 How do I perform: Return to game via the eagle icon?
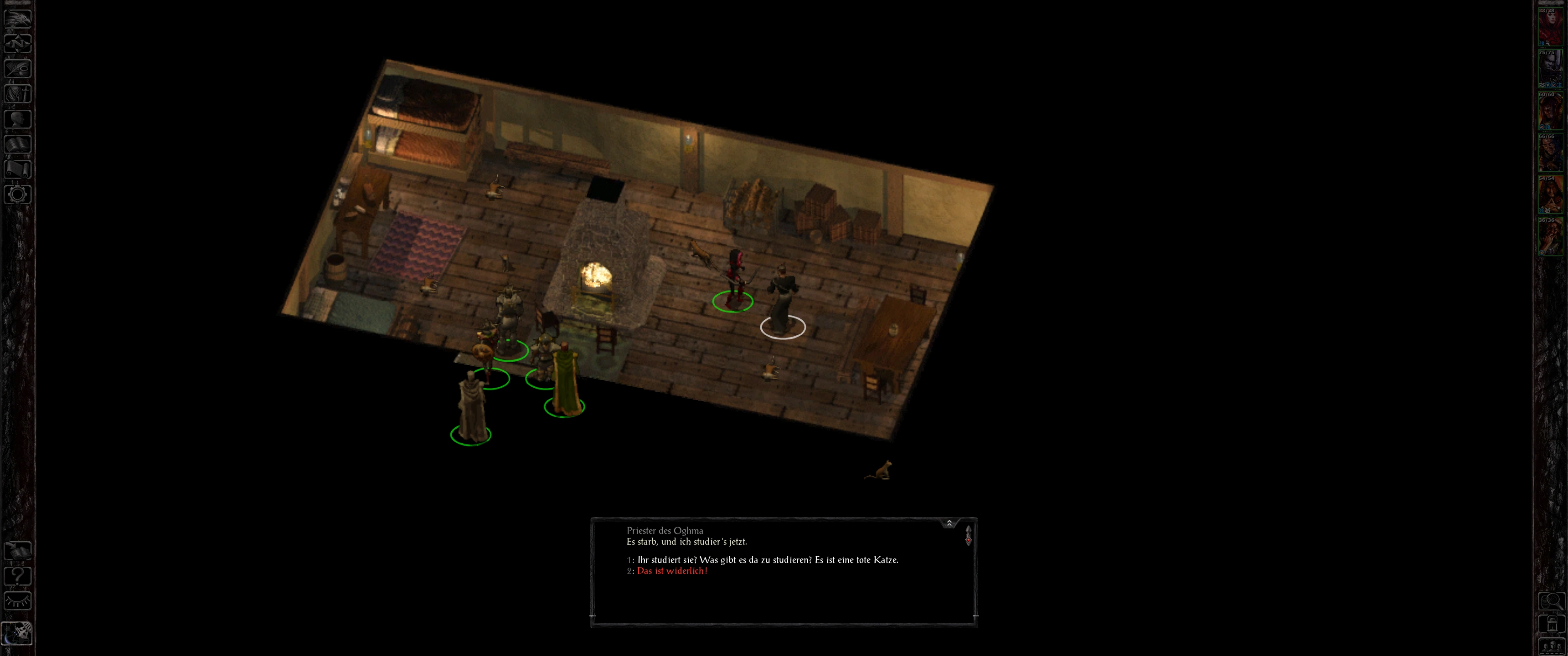coord(18,18)
